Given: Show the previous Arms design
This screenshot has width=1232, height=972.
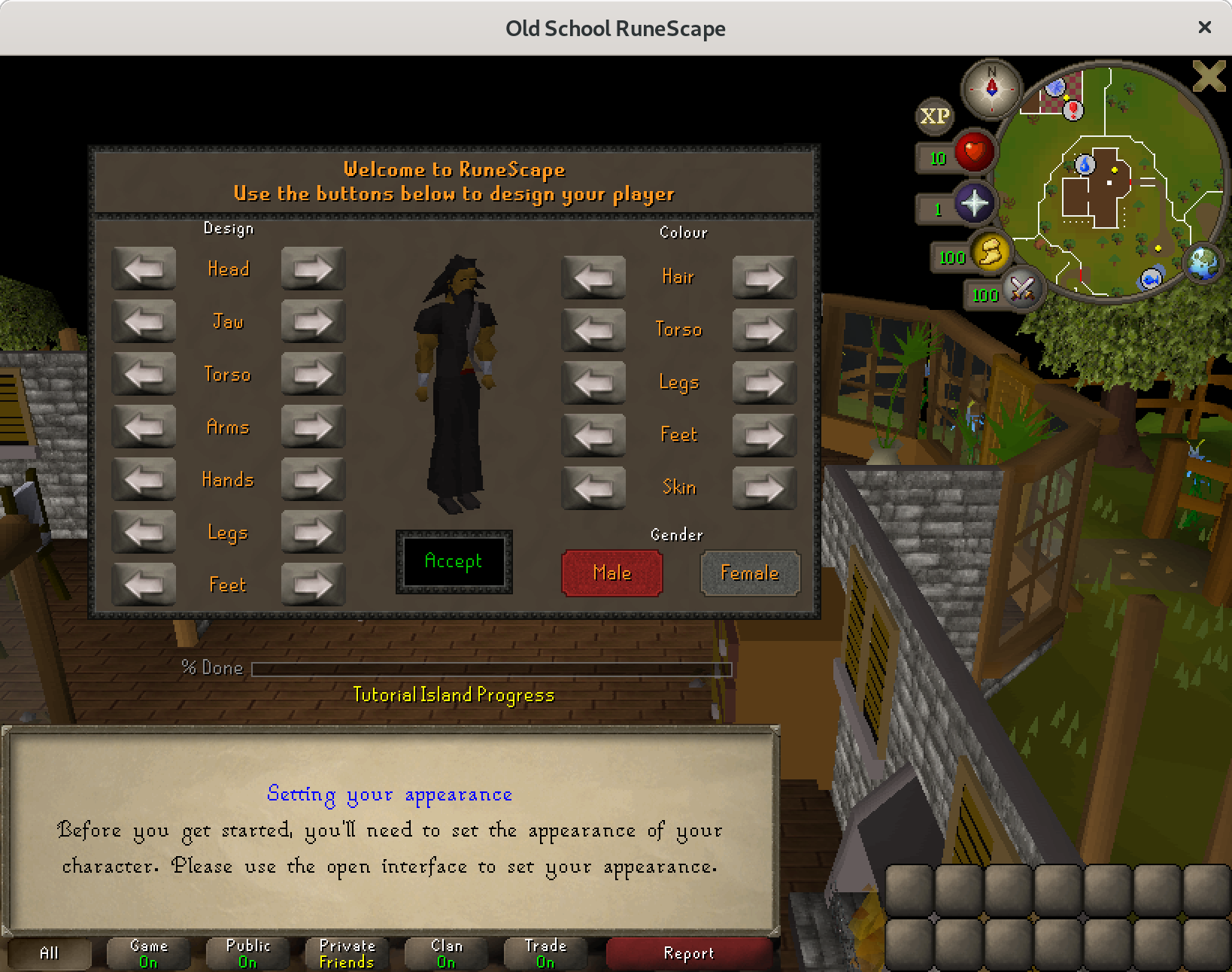Looking at the screenshot, I should [x=144, y=427].
